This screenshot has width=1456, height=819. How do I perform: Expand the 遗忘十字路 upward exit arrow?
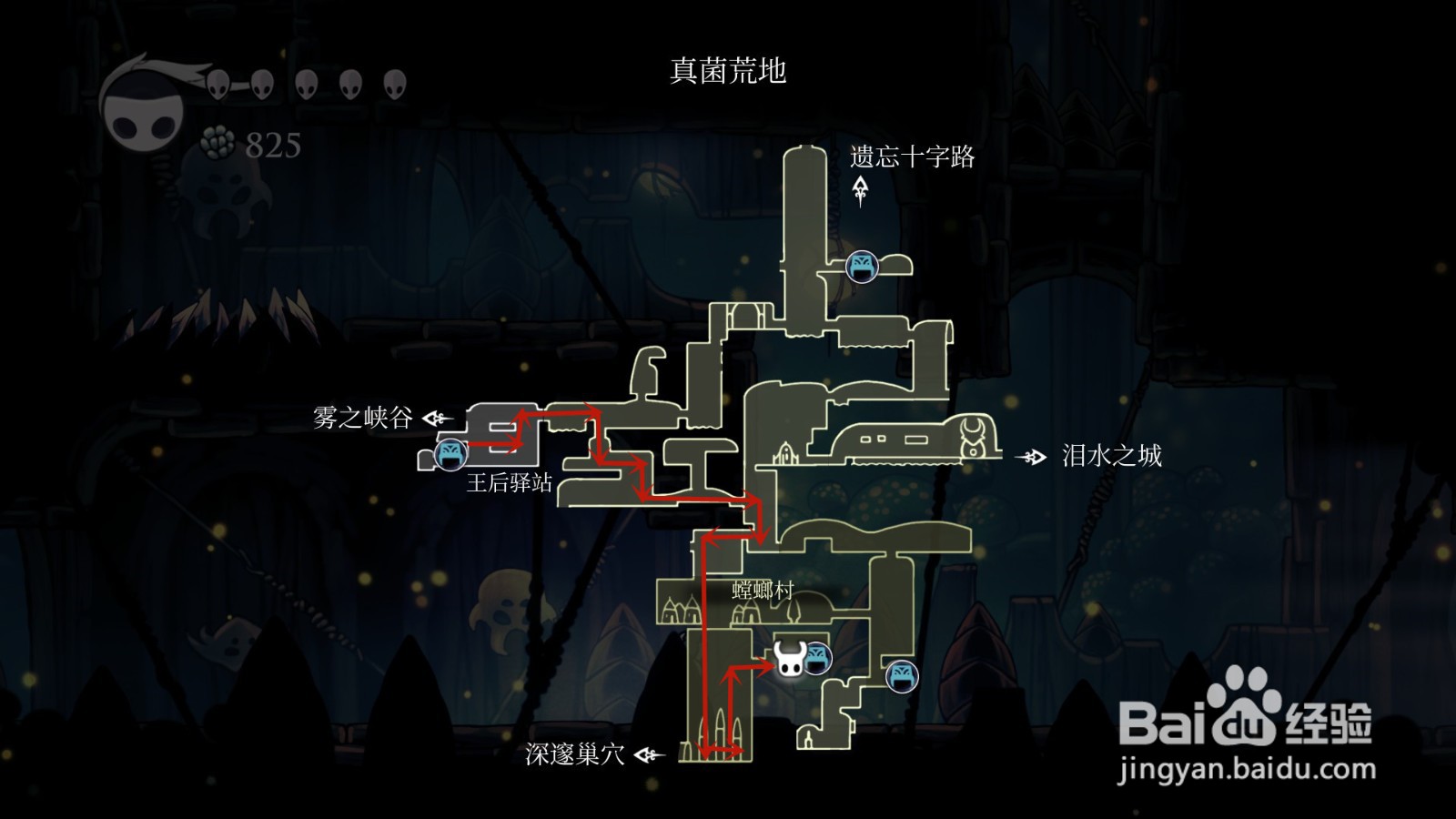[x=859, y=189]
